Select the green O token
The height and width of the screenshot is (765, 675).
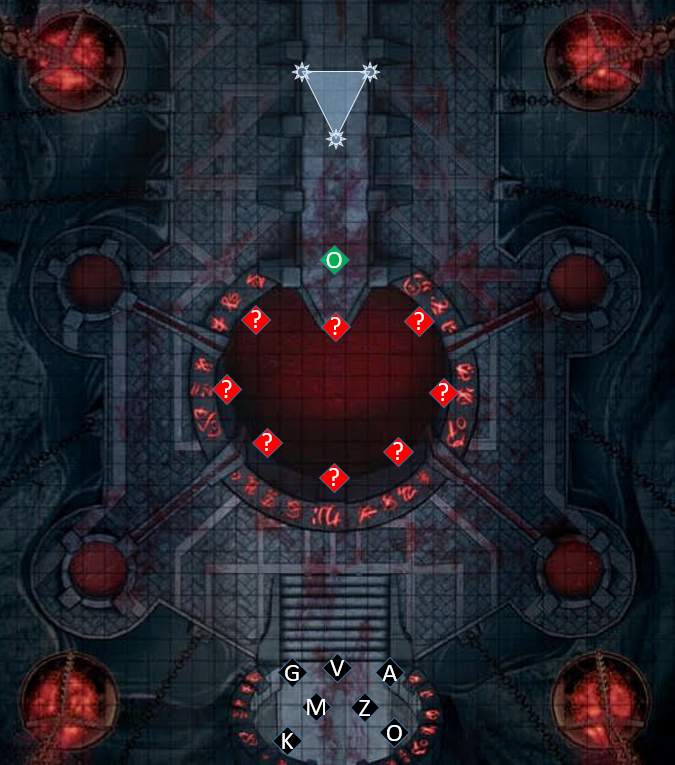(335, 260)
